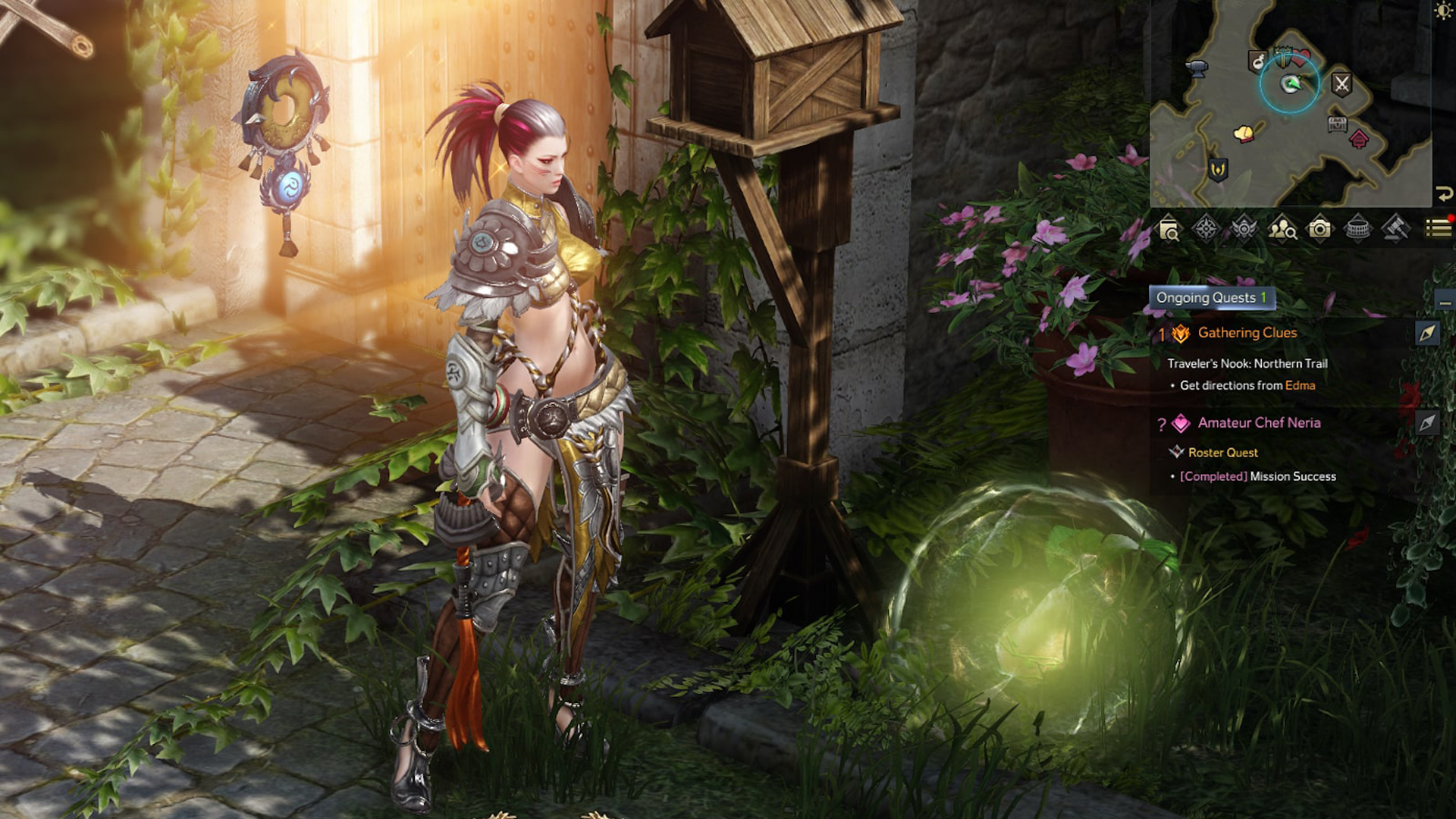
Task: Open the camera screenshot mode icon
Action: 1319,228
